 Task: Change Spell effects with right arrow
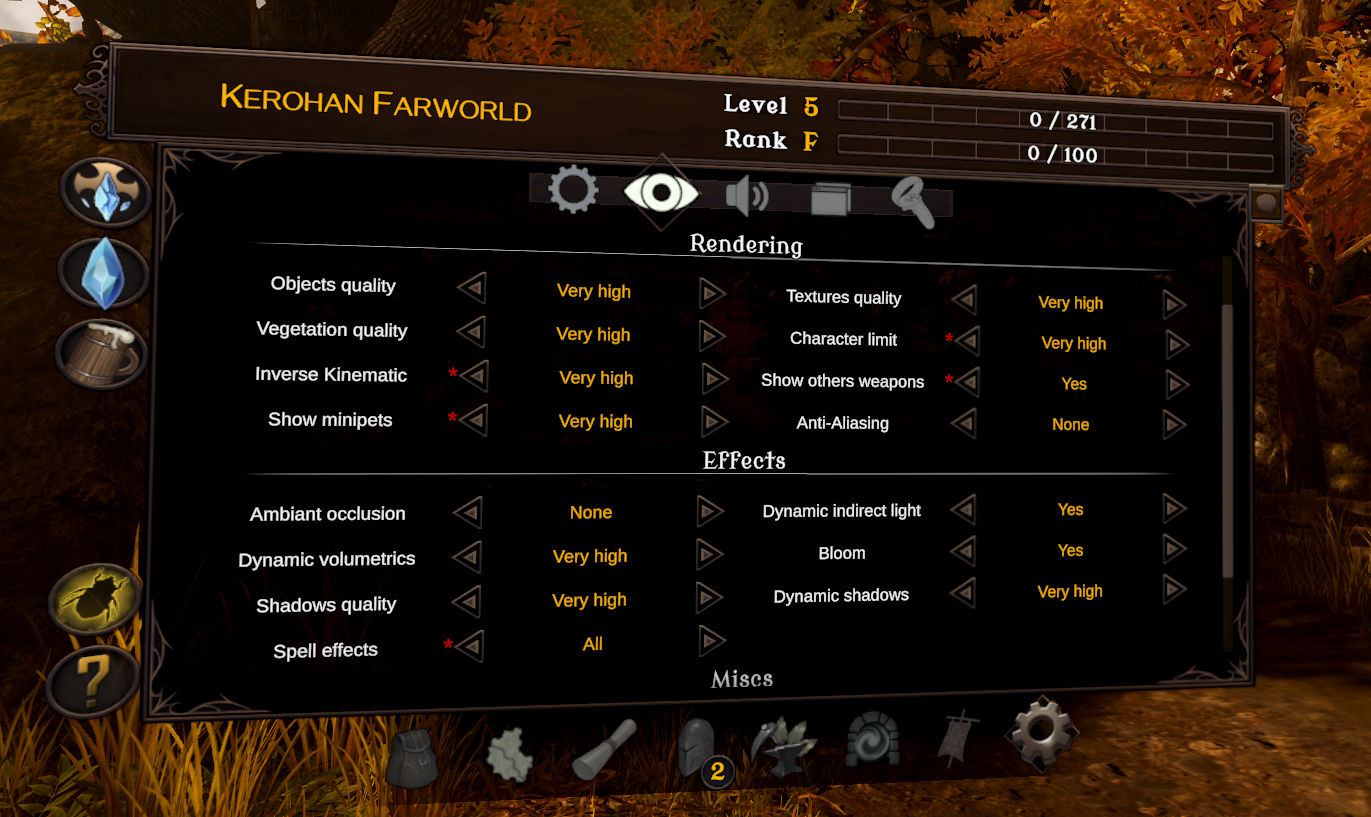pos(712,641)
